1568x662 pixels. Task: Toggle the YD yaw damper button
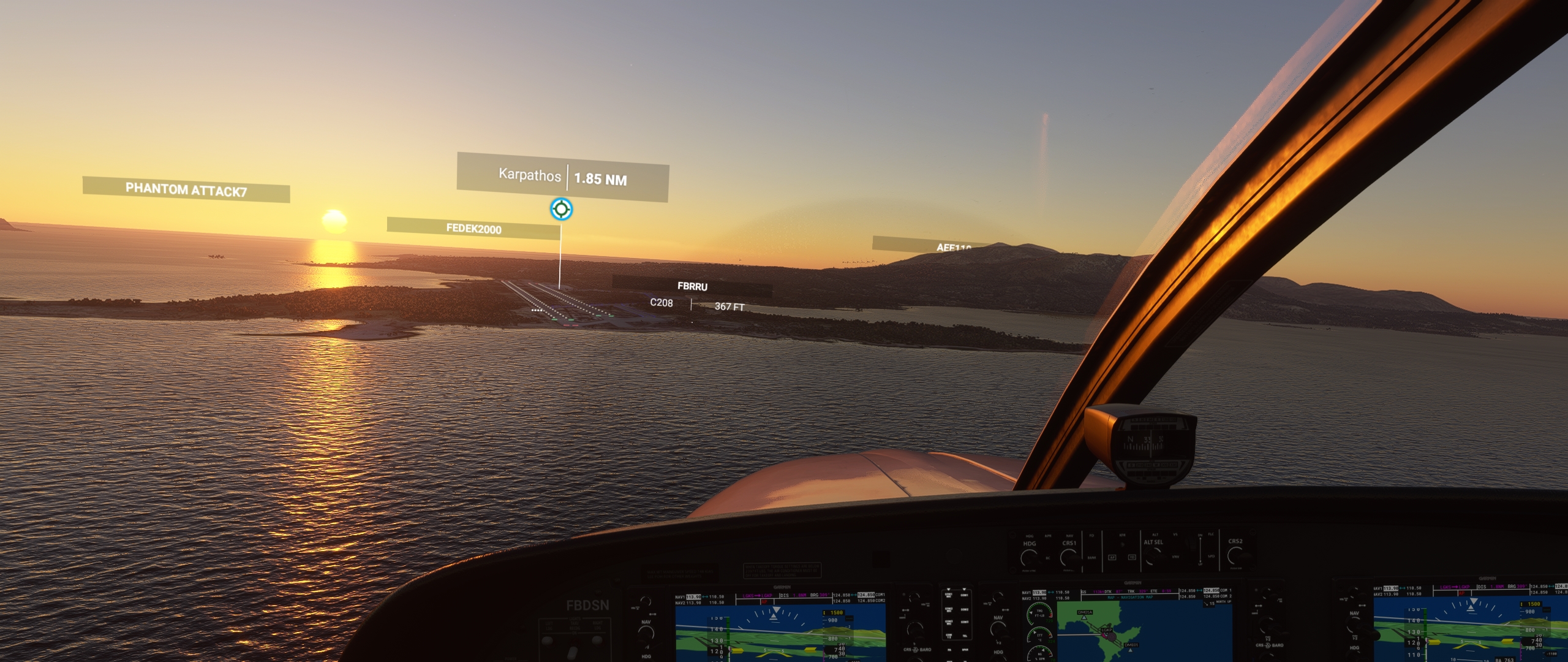(1132, 558)
